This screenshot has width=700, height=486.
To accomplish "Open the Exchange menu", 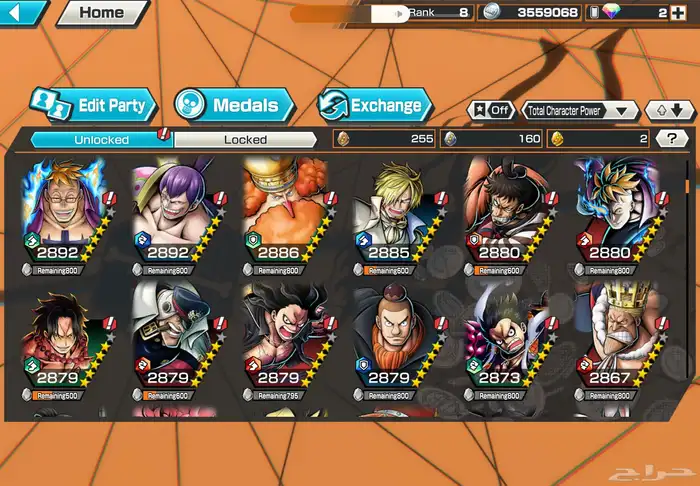I will (x=376, y=105).
